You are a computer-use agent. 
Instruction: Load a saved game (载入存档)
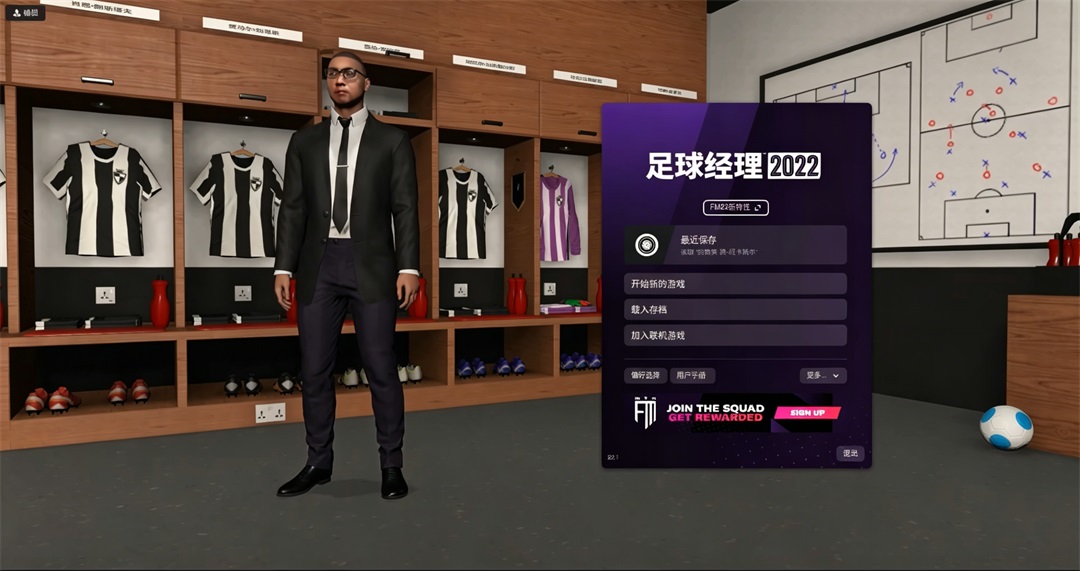pos(735,310)
